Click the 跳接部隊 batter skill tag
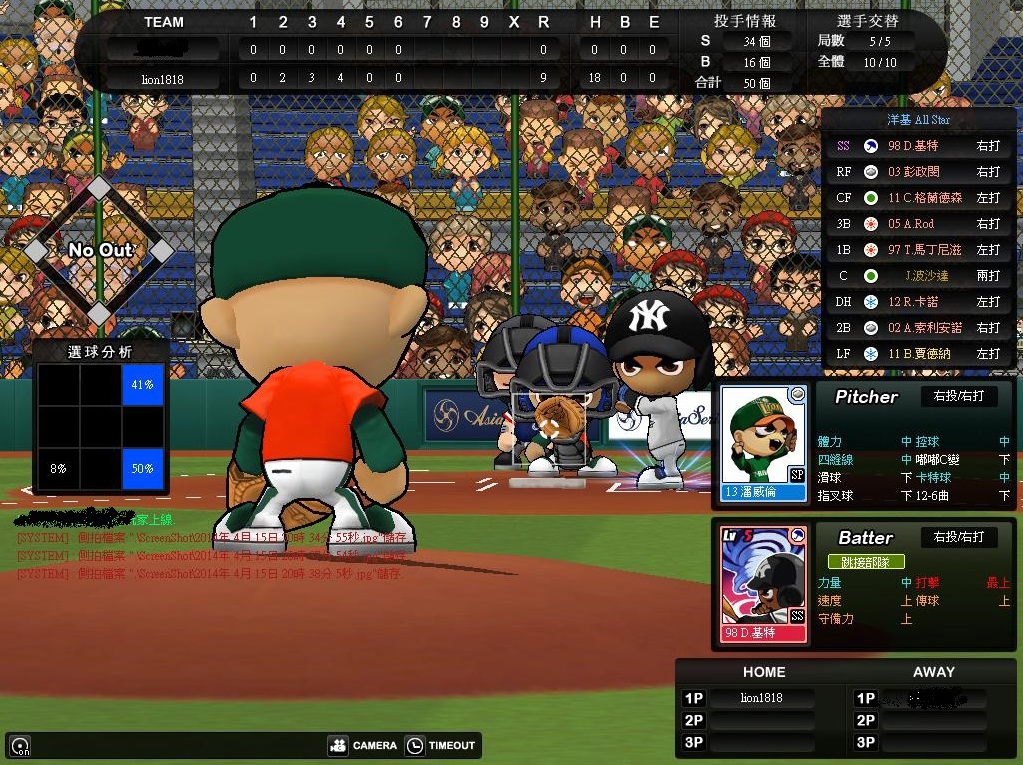1023x765 pixels. tap(866, 562)
